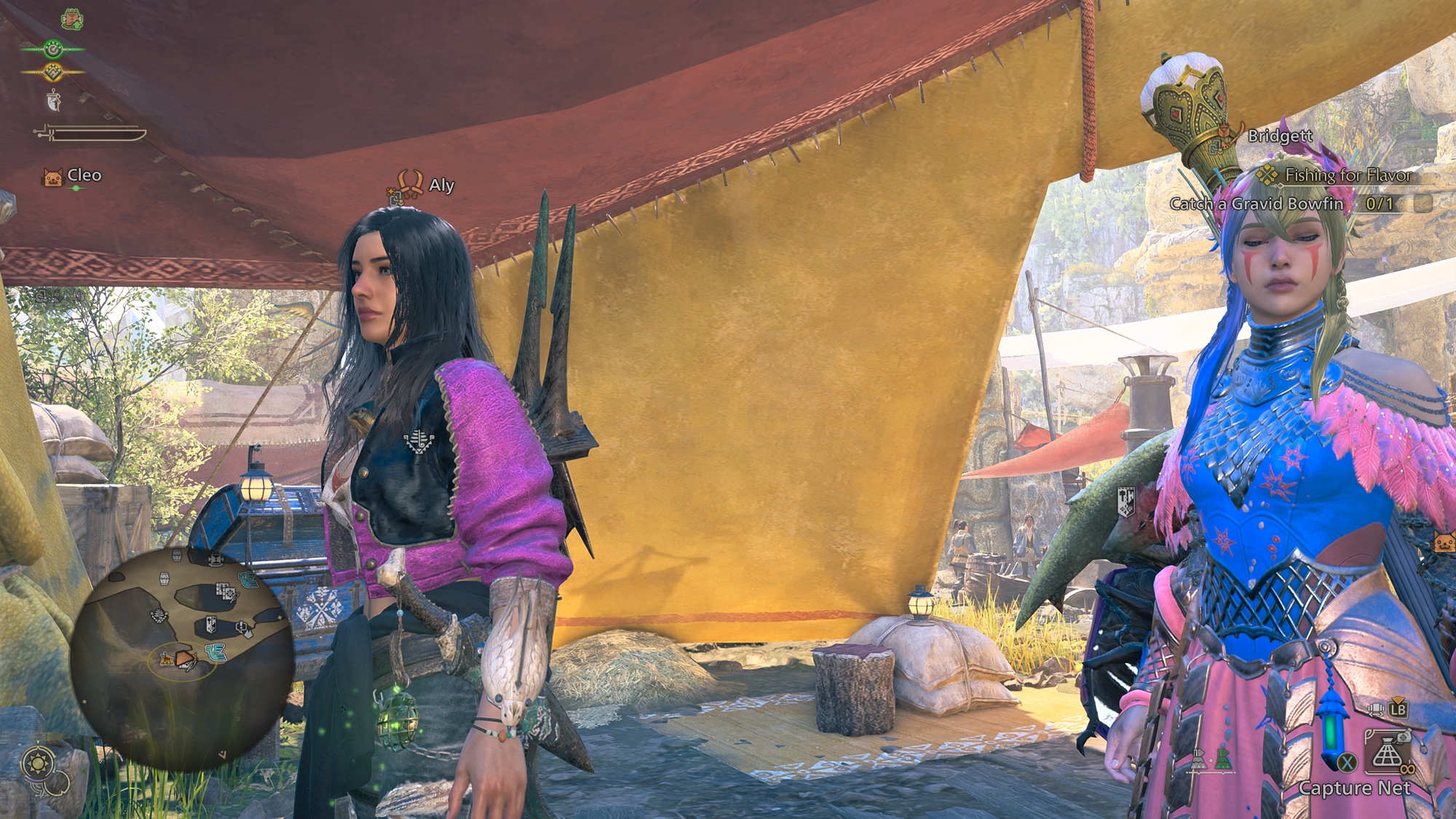Click the sun time-of-day indicator
The height and width of the screenshot is (819, 1456).
pyautogui.click(x=38, y=764)
